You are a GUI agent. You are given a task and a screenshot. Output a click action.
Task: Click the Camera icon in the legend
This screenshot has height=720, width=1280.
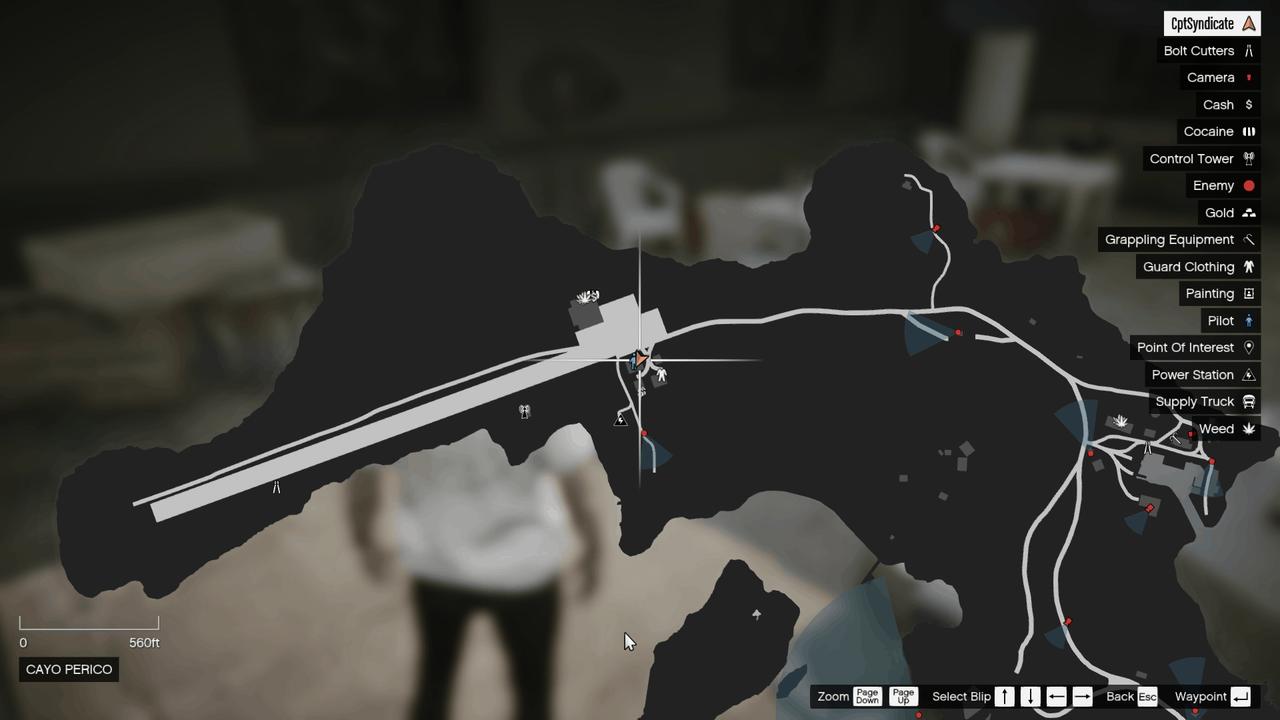point(1211,77)
